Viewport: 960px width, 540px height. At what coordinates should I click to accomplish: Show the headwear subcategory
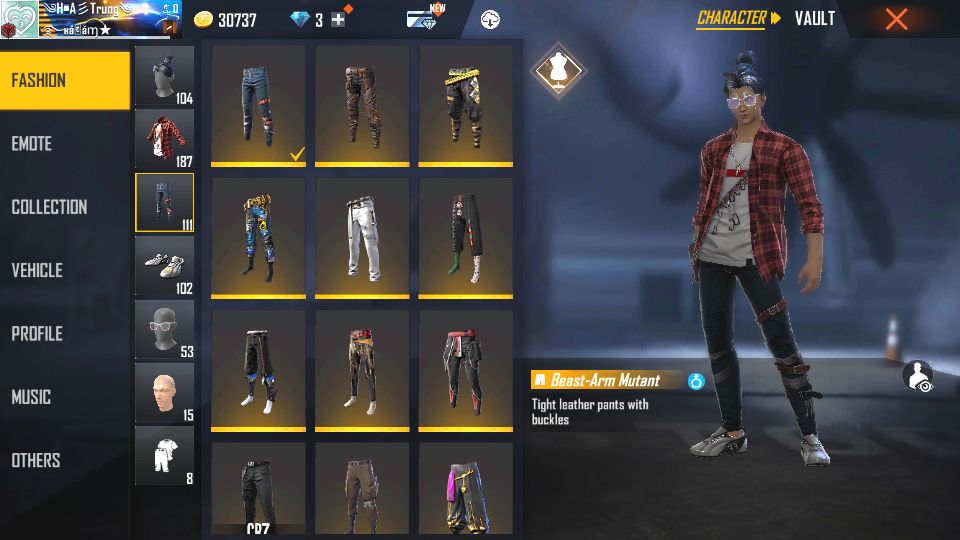(164, 76)
